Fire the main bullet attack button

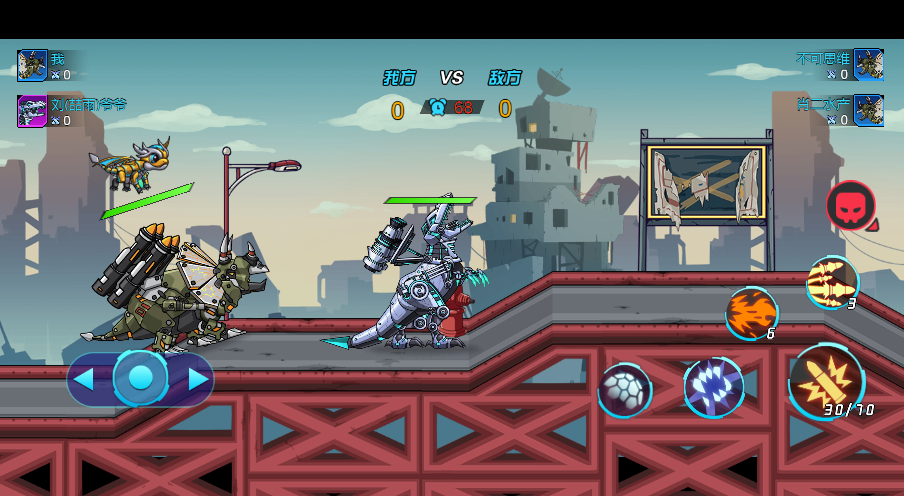(x=826, y=381)
